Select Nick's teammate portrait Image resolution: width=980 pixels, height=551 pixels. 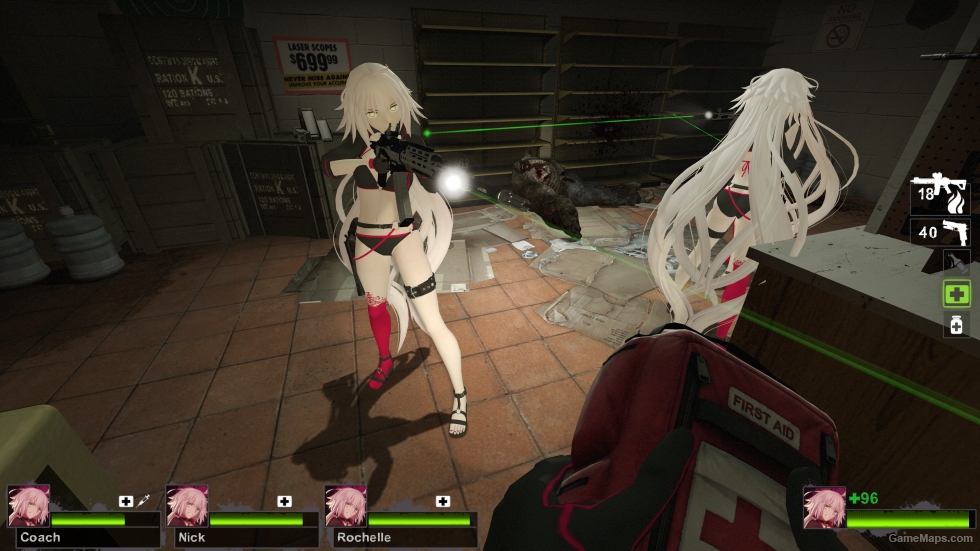[186, 507]
